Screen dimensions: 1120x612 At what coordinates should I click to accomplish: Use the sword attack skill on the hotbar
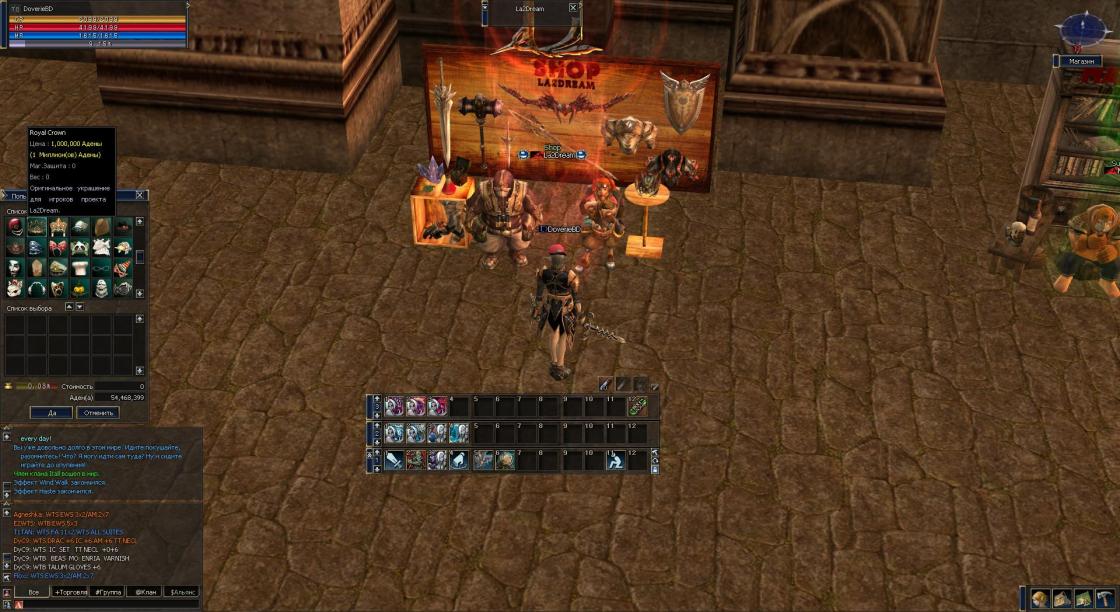[x=393, y=460]
